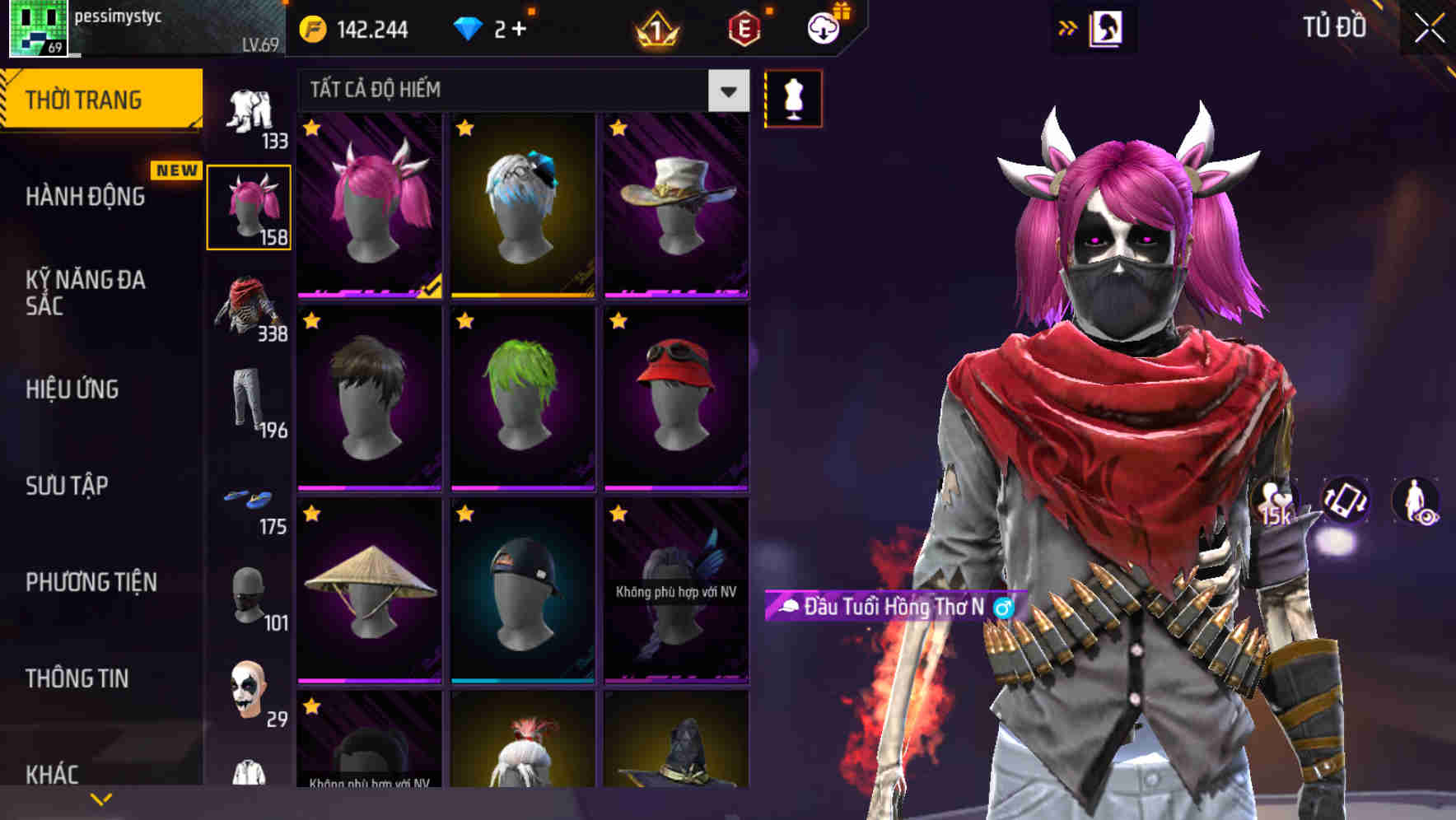Screen dimensions: 1456x820
Task: Select the hair category icon showing 158 items
Action: (x=250, y=204)
